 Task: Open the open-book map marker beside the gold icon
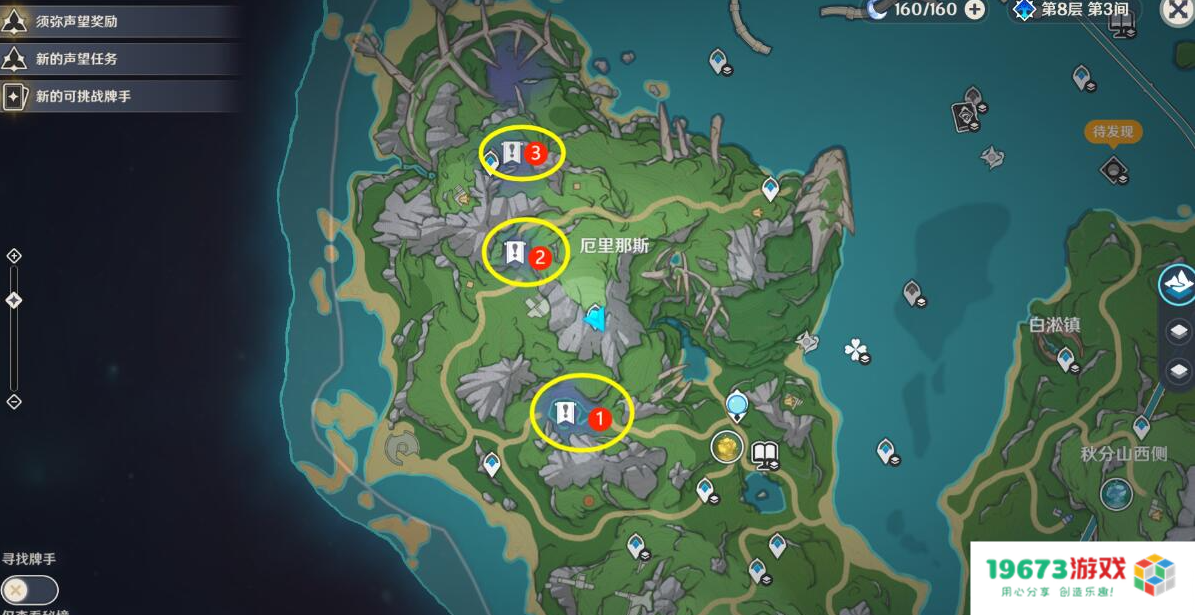766,456
